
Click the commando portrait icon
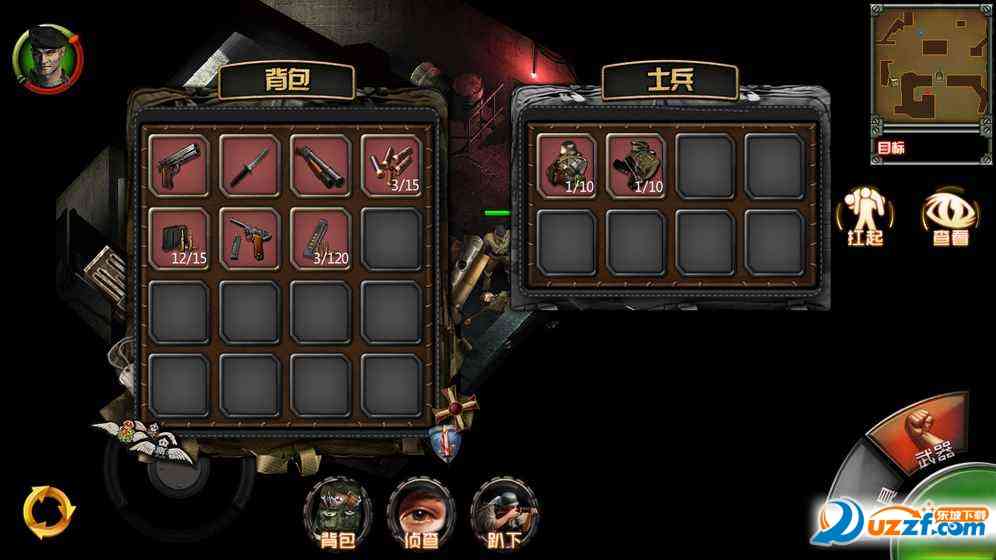click(46, 56)
